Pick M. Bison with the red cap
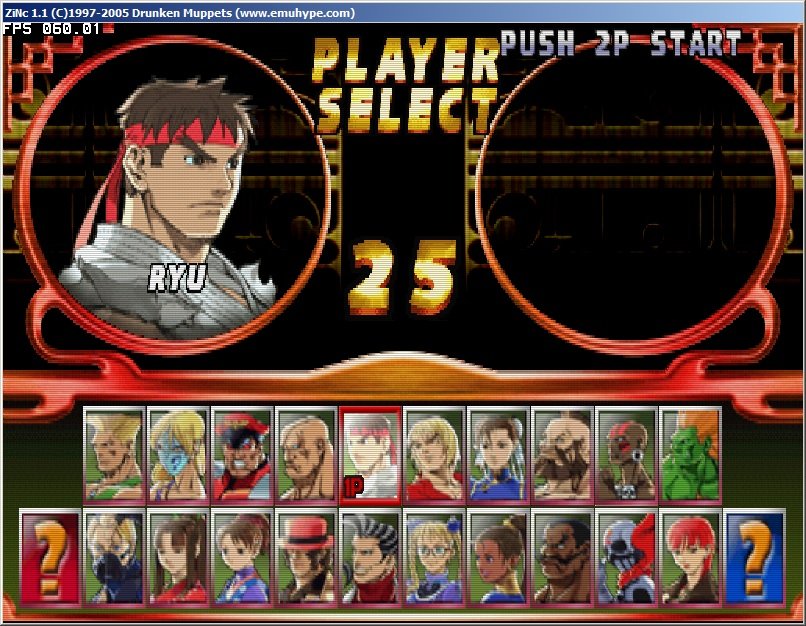 tap(242, 453)
